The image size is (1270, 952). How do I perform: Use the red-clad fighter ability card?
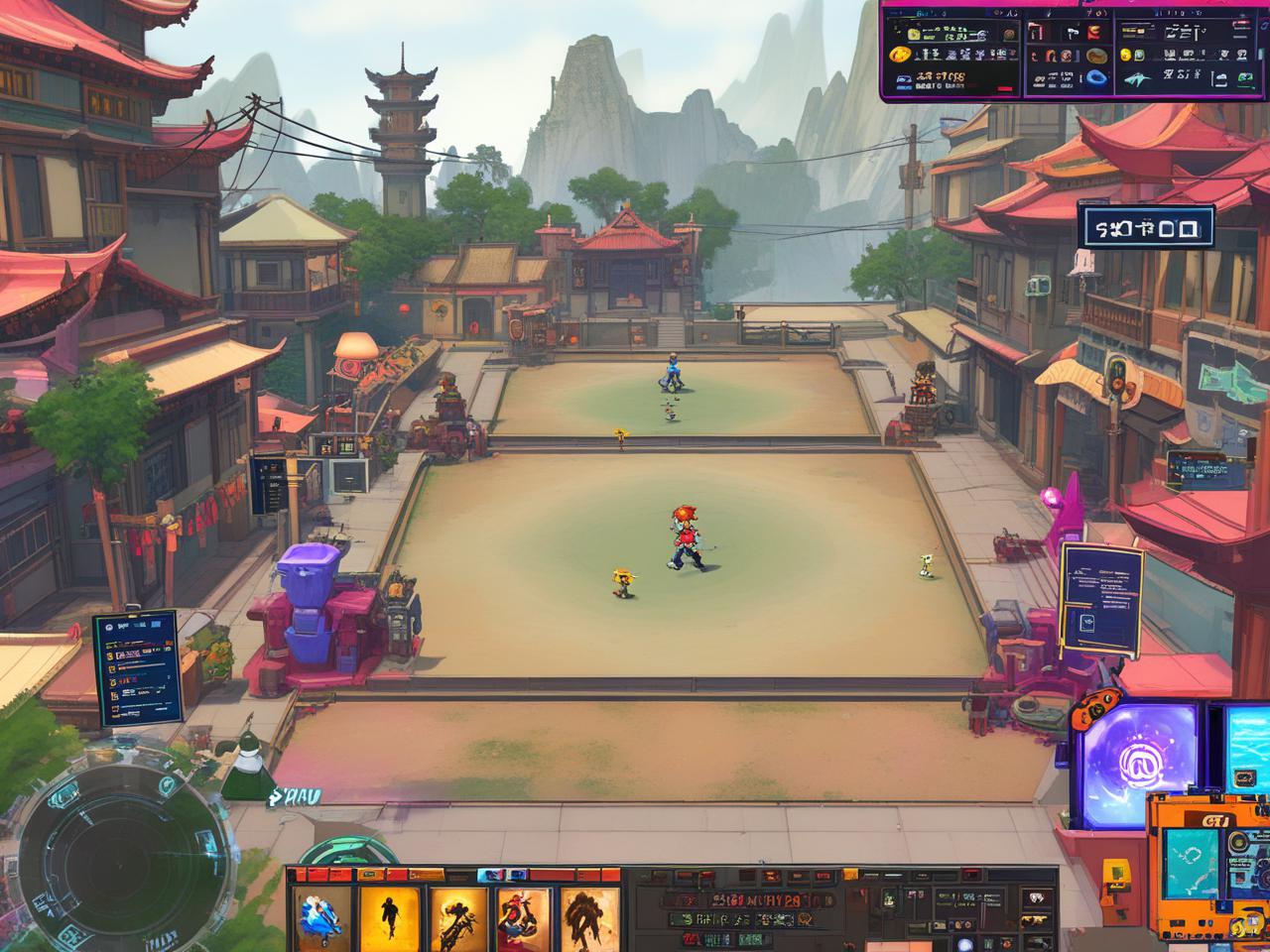tap(524, 916)
